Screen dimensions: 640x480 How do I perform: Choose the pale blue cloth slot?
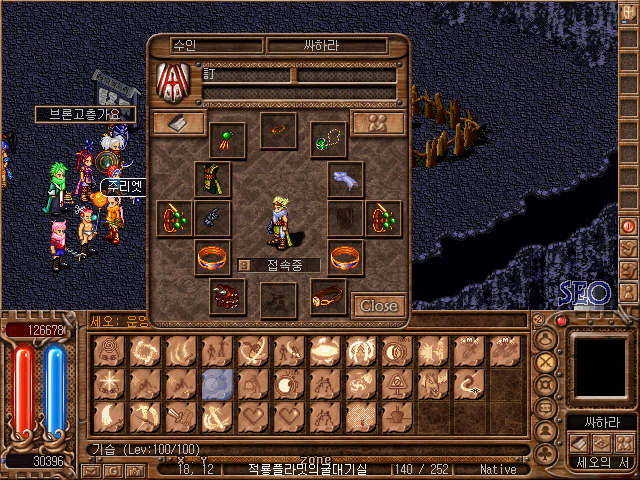tap(346, 180)
